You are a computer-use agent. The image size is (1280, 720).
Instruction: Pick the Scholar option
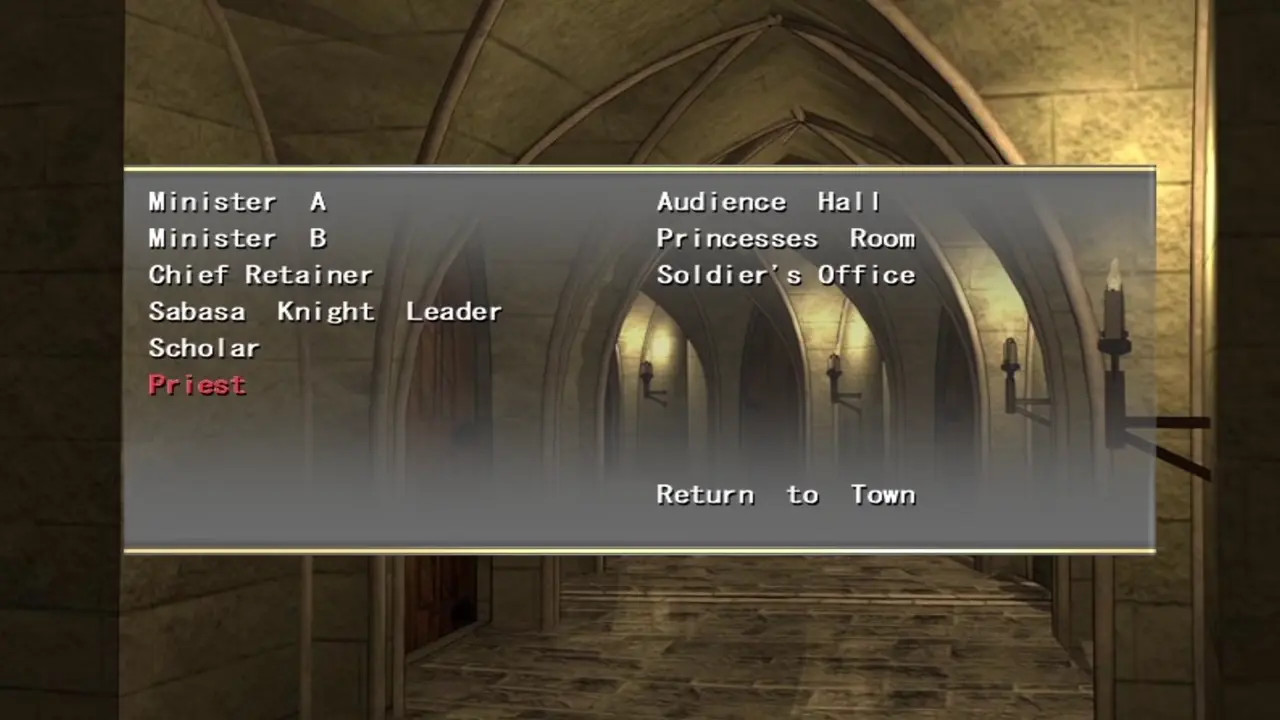204,348
